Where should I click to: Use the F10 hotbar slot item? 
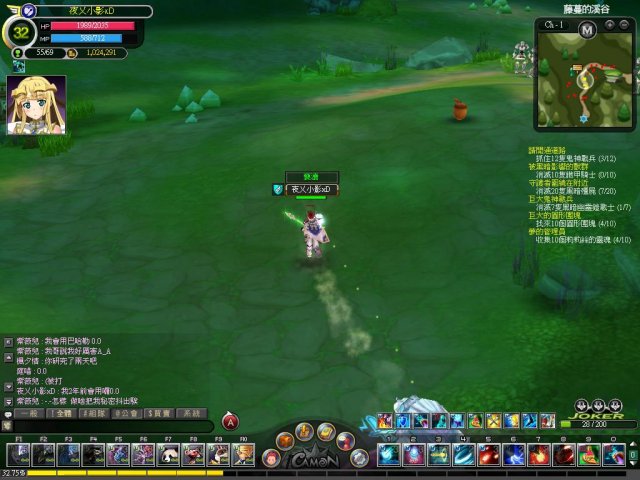[244, 455]
